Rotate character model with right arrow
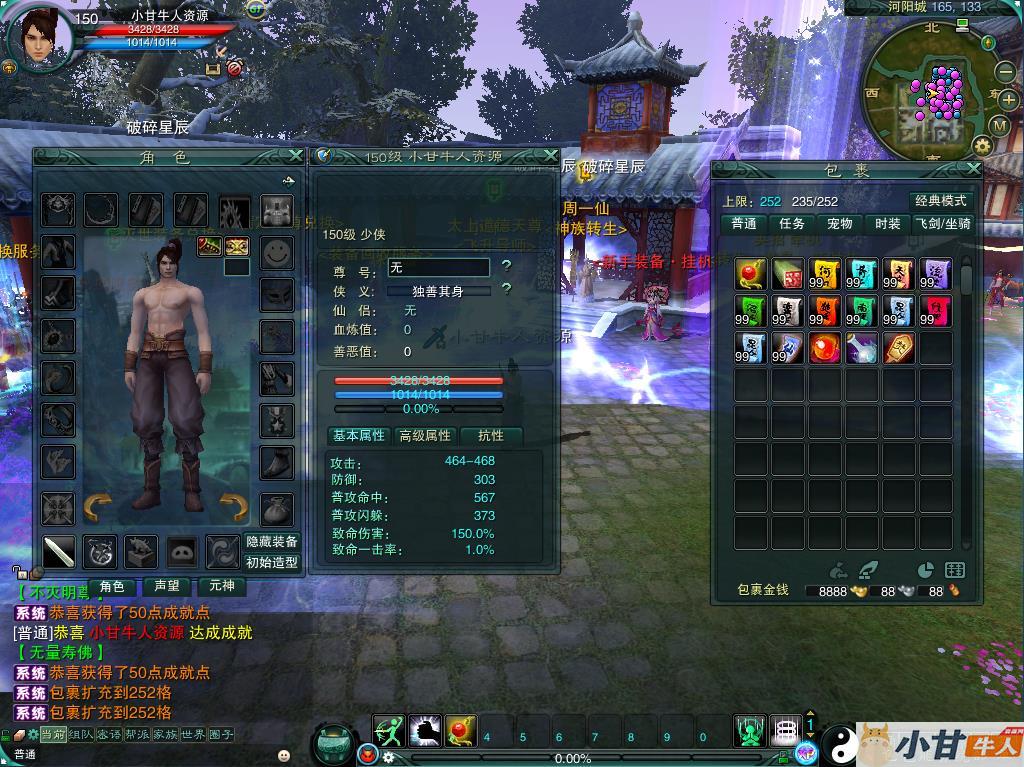The height and width of the screenshot is (767, 1024). click(232, 507)
